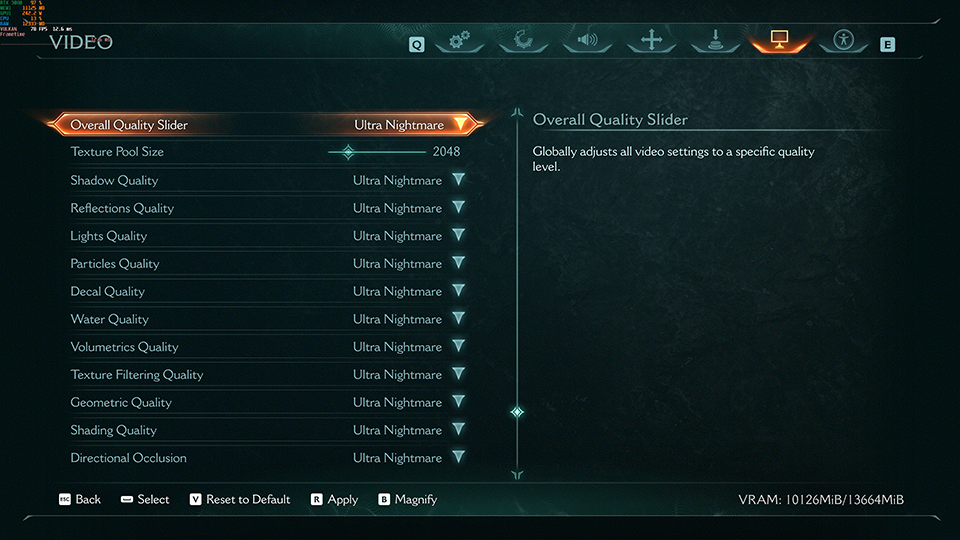Image resolution: width=960 pixels, height=540 pixels.
Task: Expand the Particles Quality dropdown
Action: coord(458,264)
